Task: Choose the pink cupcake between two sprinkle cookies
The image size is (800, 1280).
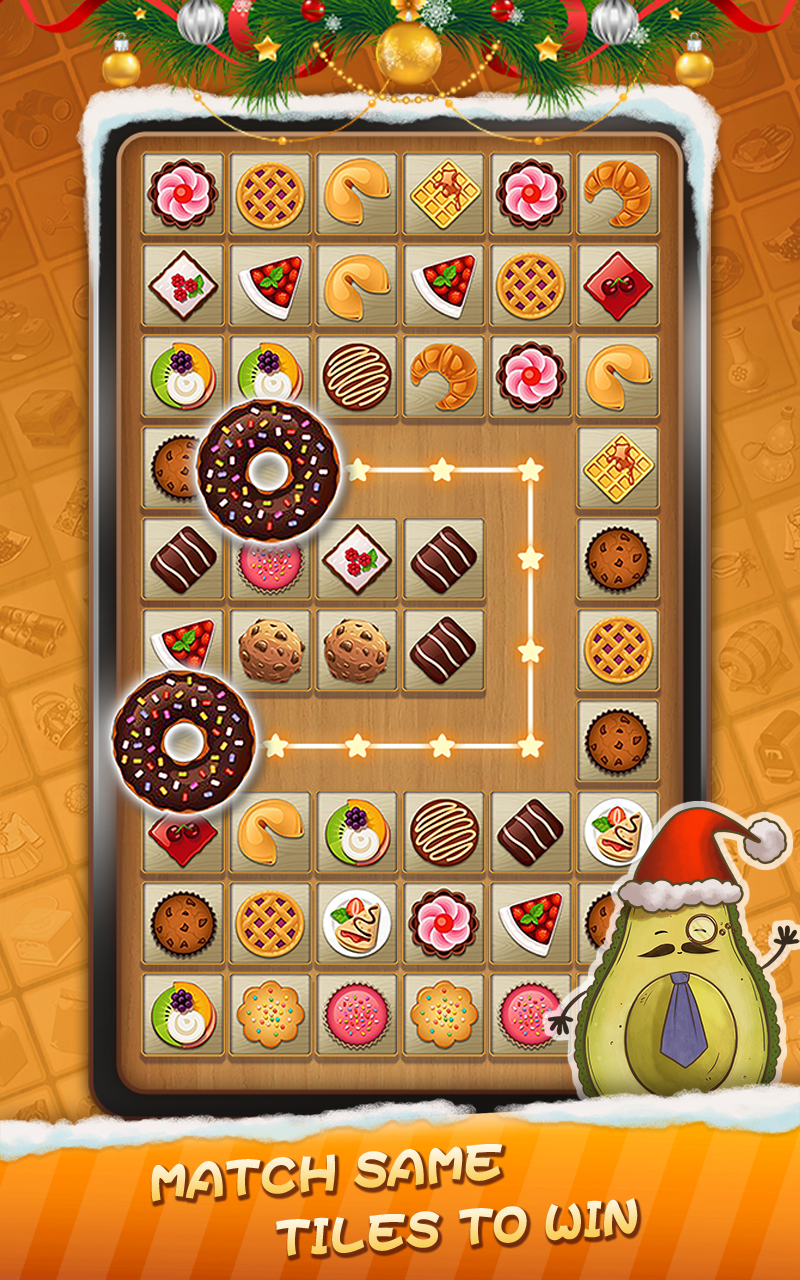Action: (x=358, y=1014)
